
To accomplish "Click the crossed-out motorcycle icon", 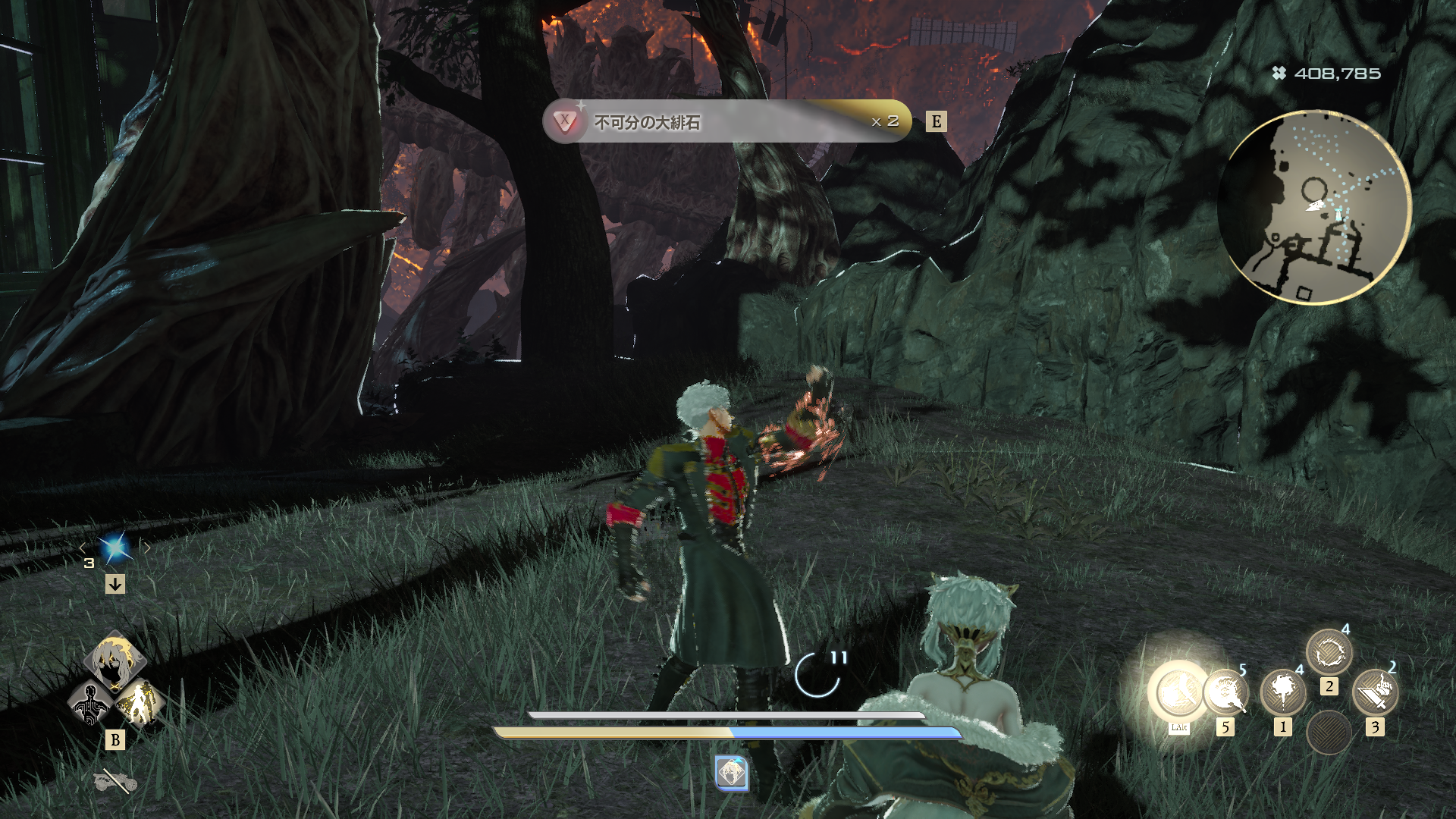I will point(115,781).
